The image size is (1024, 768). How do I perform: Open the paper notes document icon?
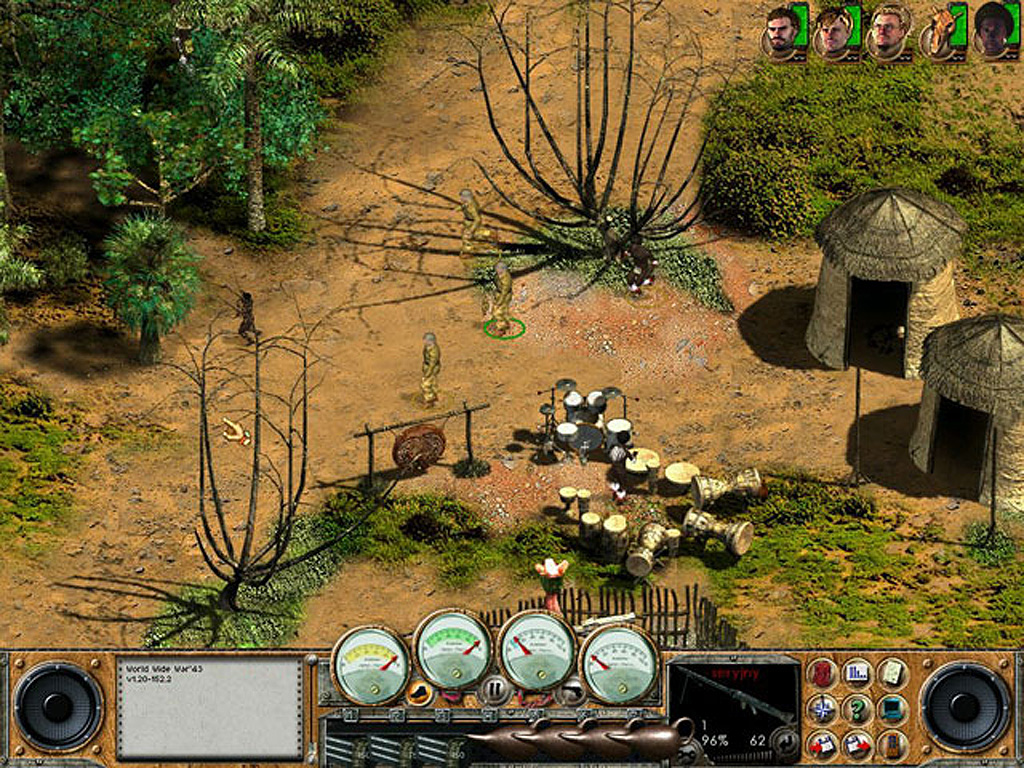click(892, 673)
